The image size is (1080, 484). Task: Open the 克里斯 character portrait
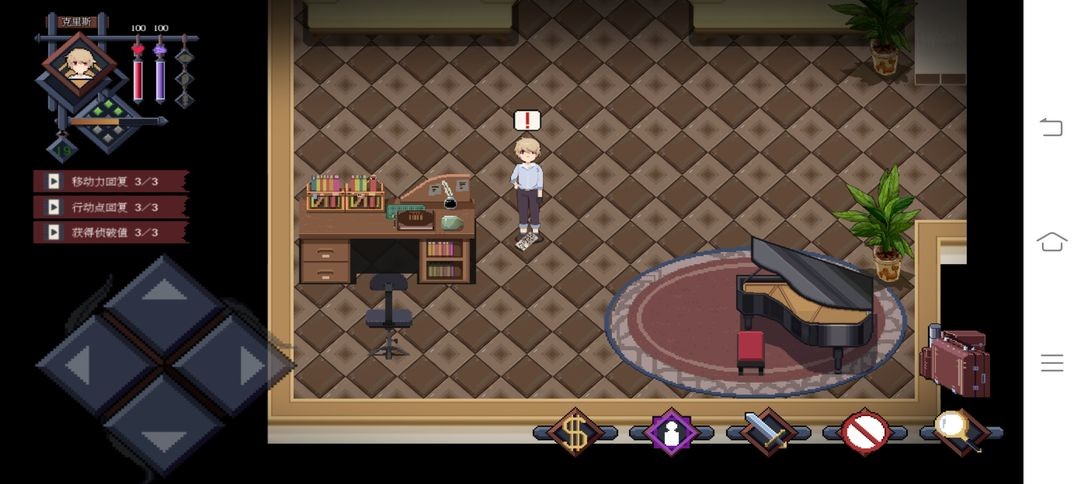[x=77, y=65]
